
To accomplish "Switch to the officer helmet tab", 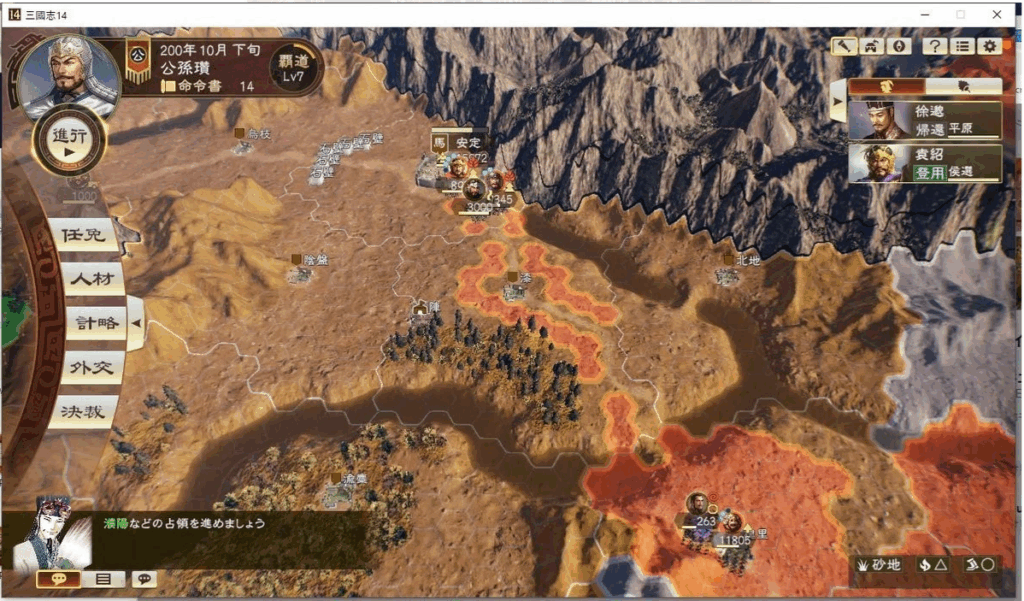I will click(886, 86).
